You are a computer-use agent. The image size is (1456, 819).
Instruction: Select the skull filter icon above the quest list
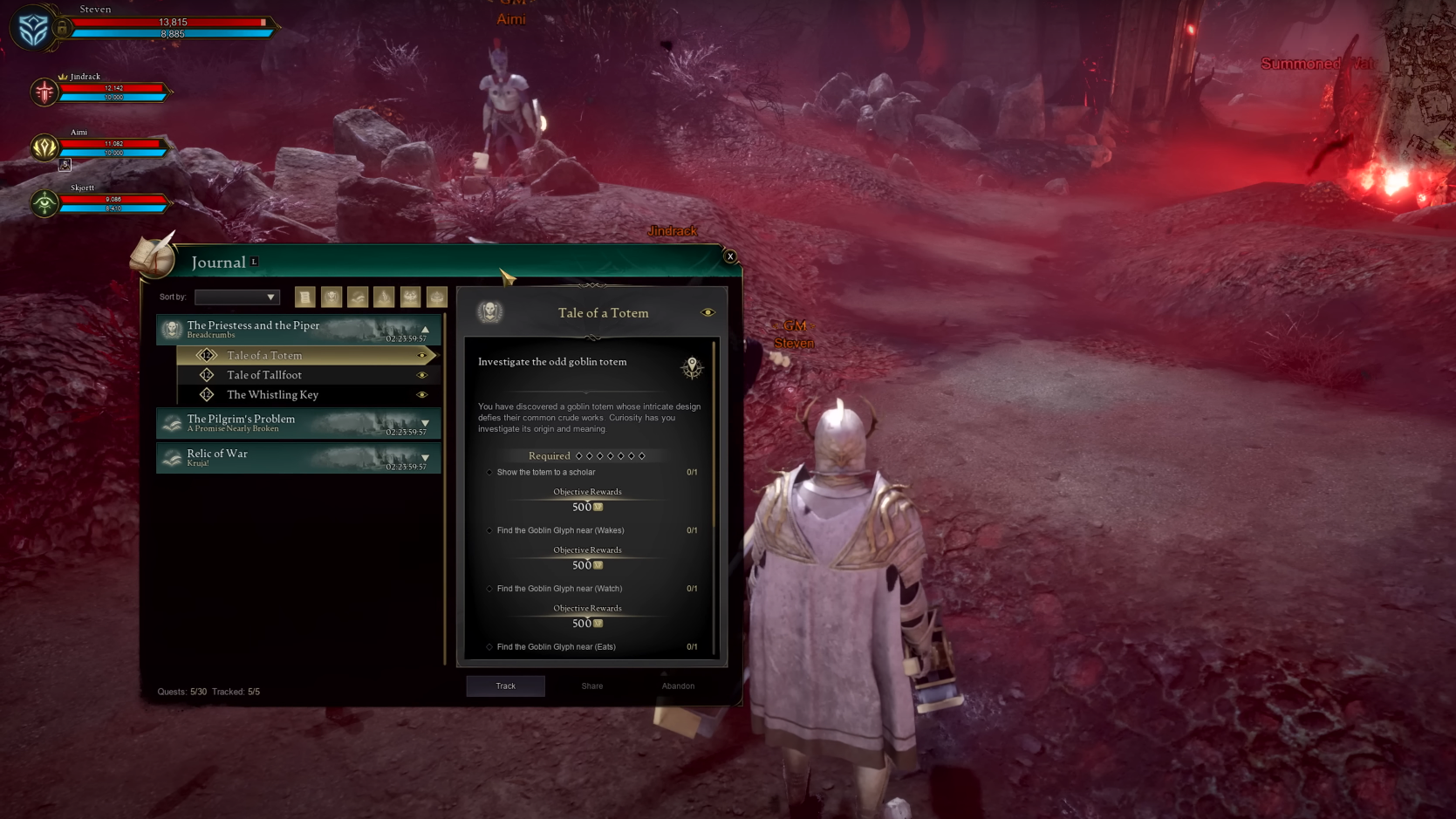pyautogui.click(x=332, y=297)
